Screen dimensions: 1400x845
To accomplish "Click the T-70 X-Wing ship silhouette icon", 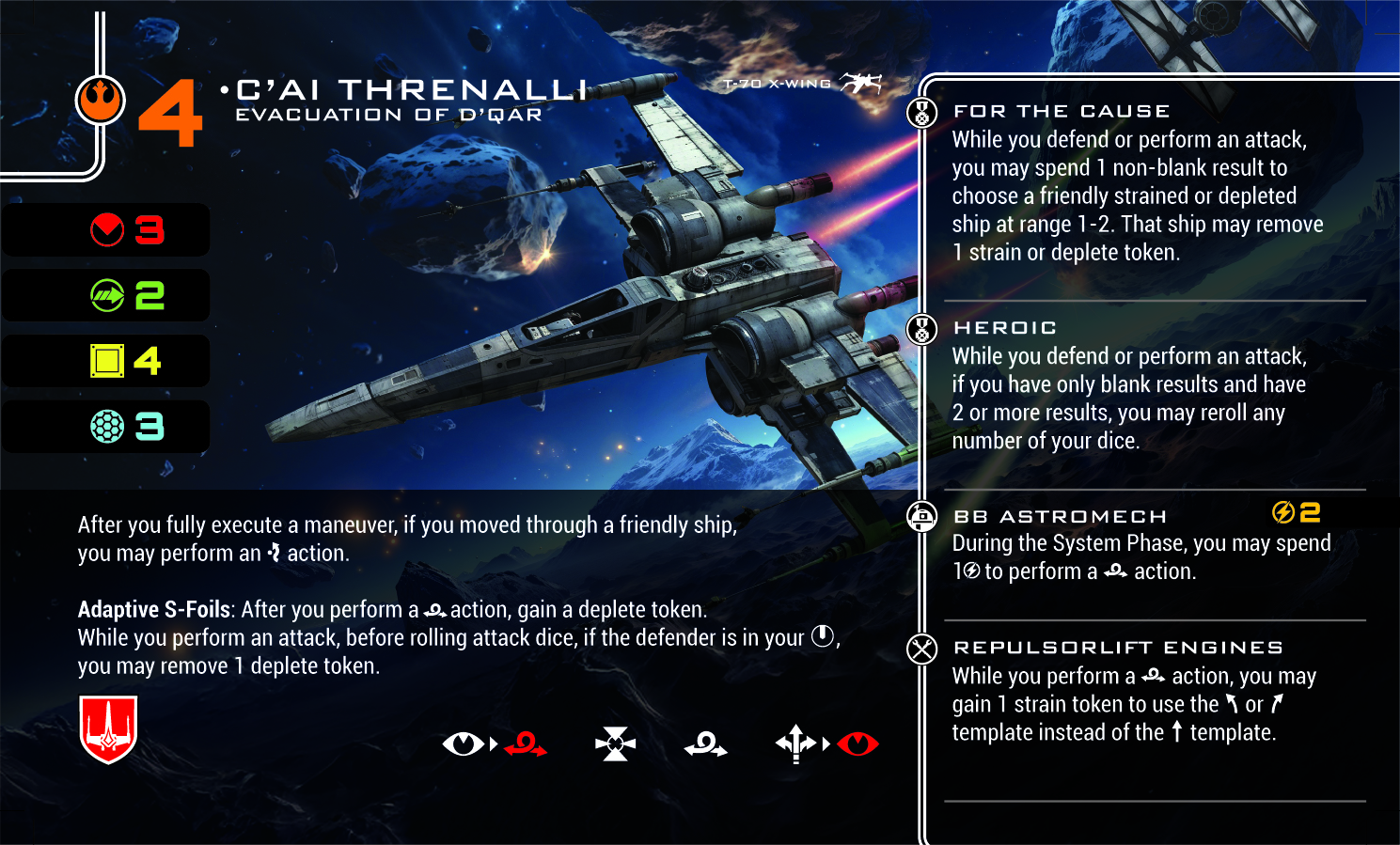I will coord(860,84).
